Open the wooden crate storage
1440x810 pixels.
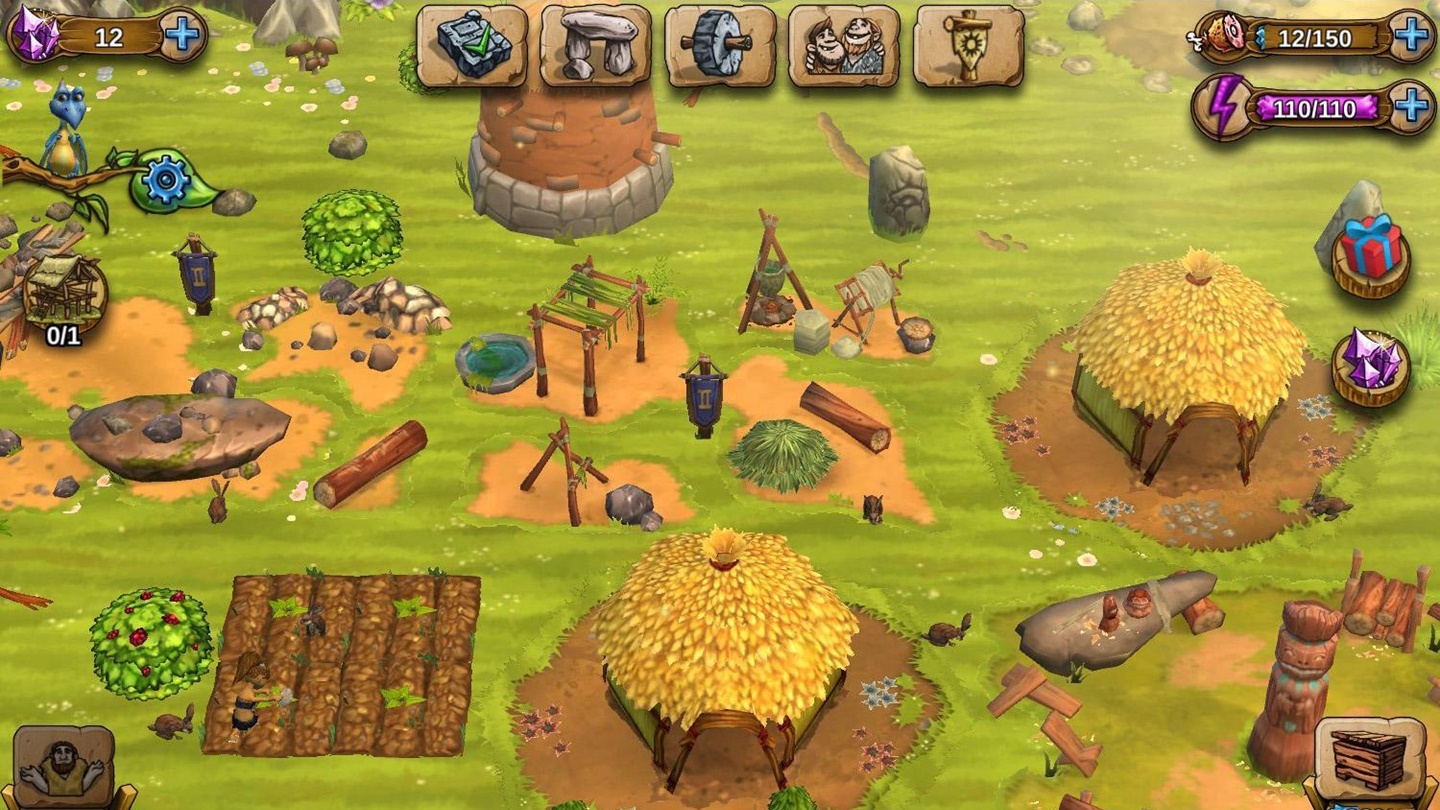pyautogui.click(x=1369, y=760)
